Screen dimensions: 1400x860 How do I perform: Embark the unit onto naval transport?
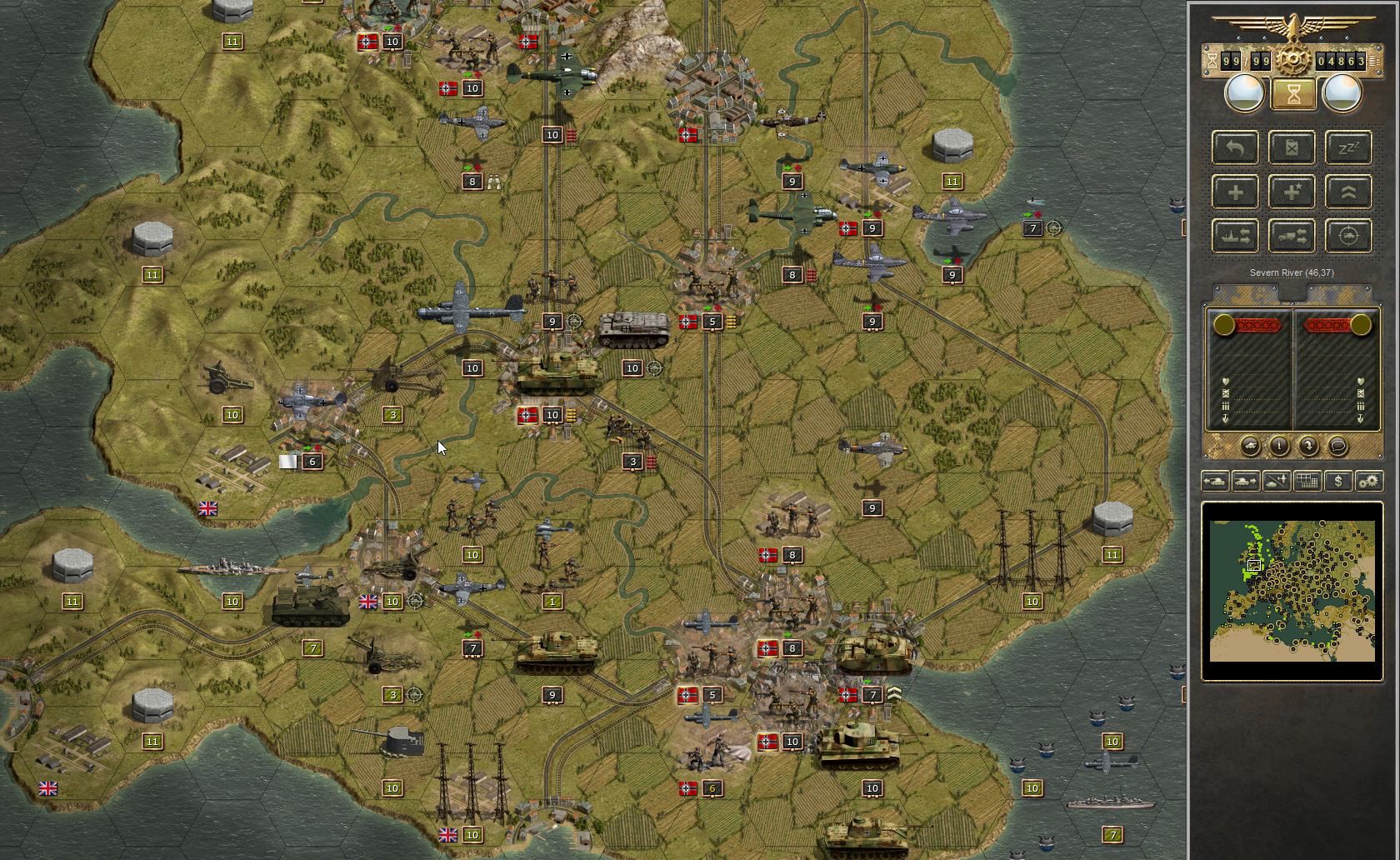click(x=1235, y=236)
